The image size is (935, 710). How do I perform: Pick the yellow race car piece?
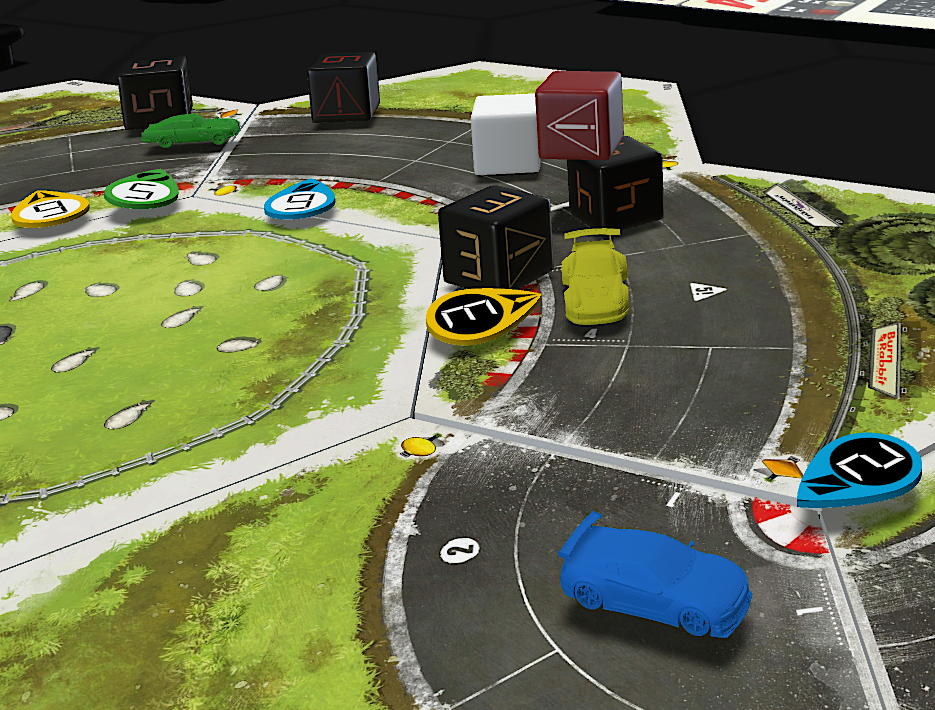point(594,282)
